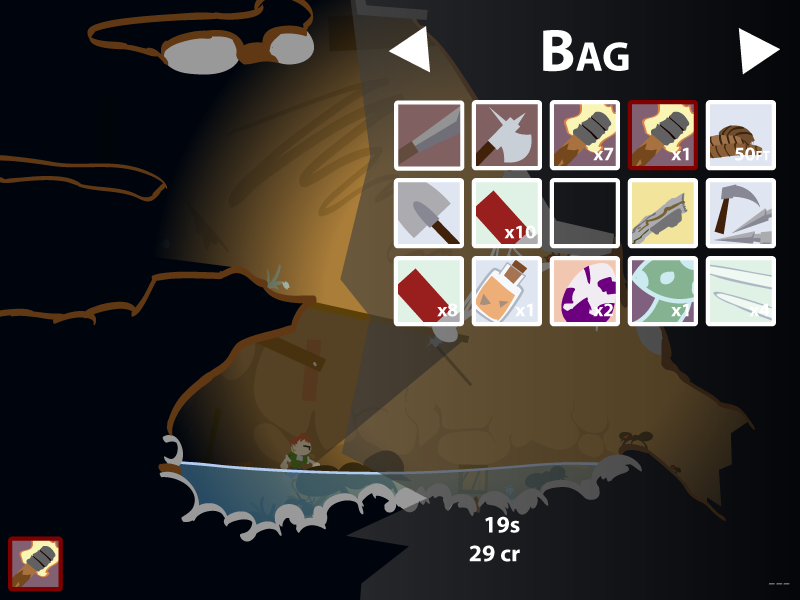Go to the next bag page
This screenshot has height=600, width=800.
coord(758,50)
